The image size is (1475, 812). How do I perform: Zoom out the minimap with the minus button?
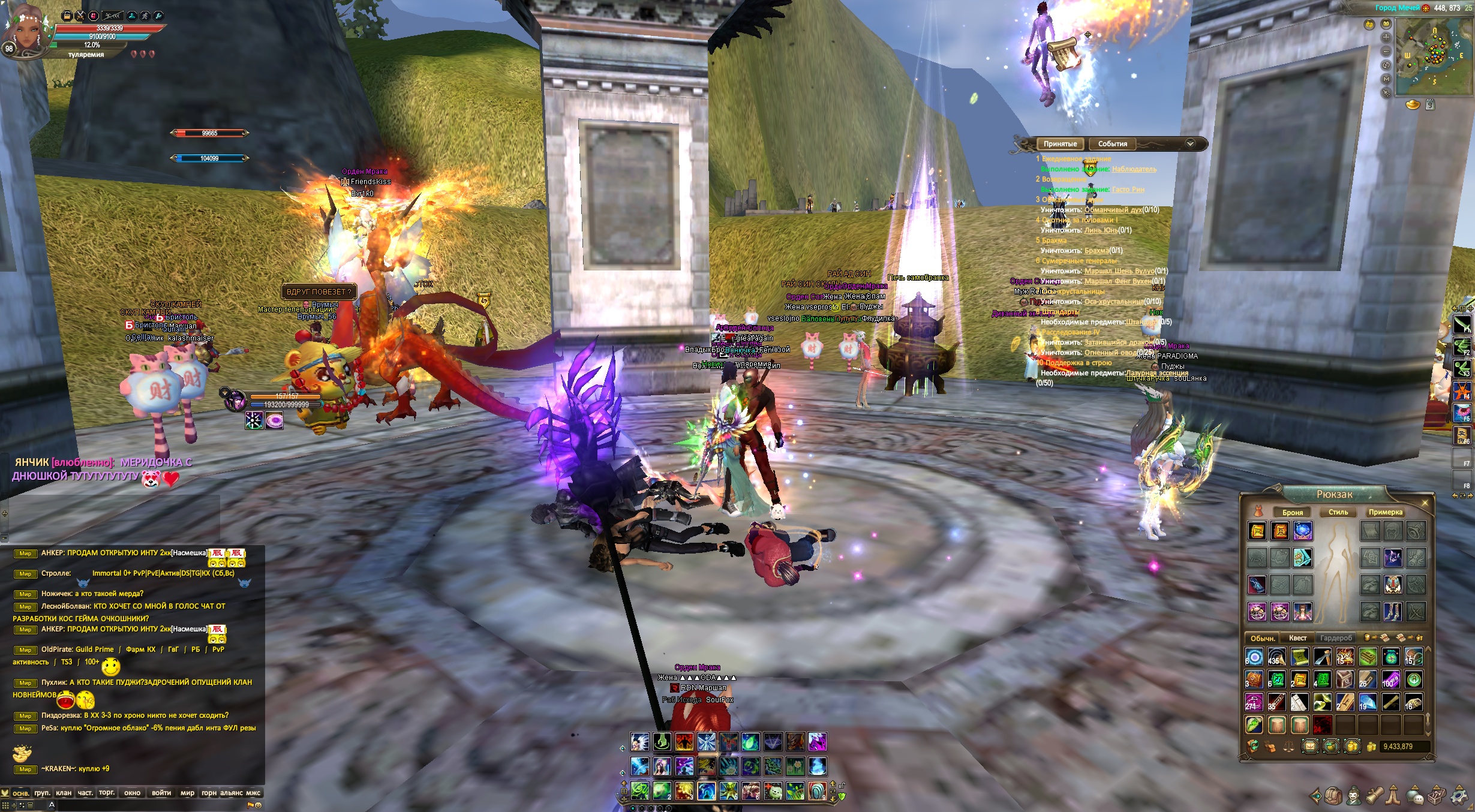click(1386, 51)
